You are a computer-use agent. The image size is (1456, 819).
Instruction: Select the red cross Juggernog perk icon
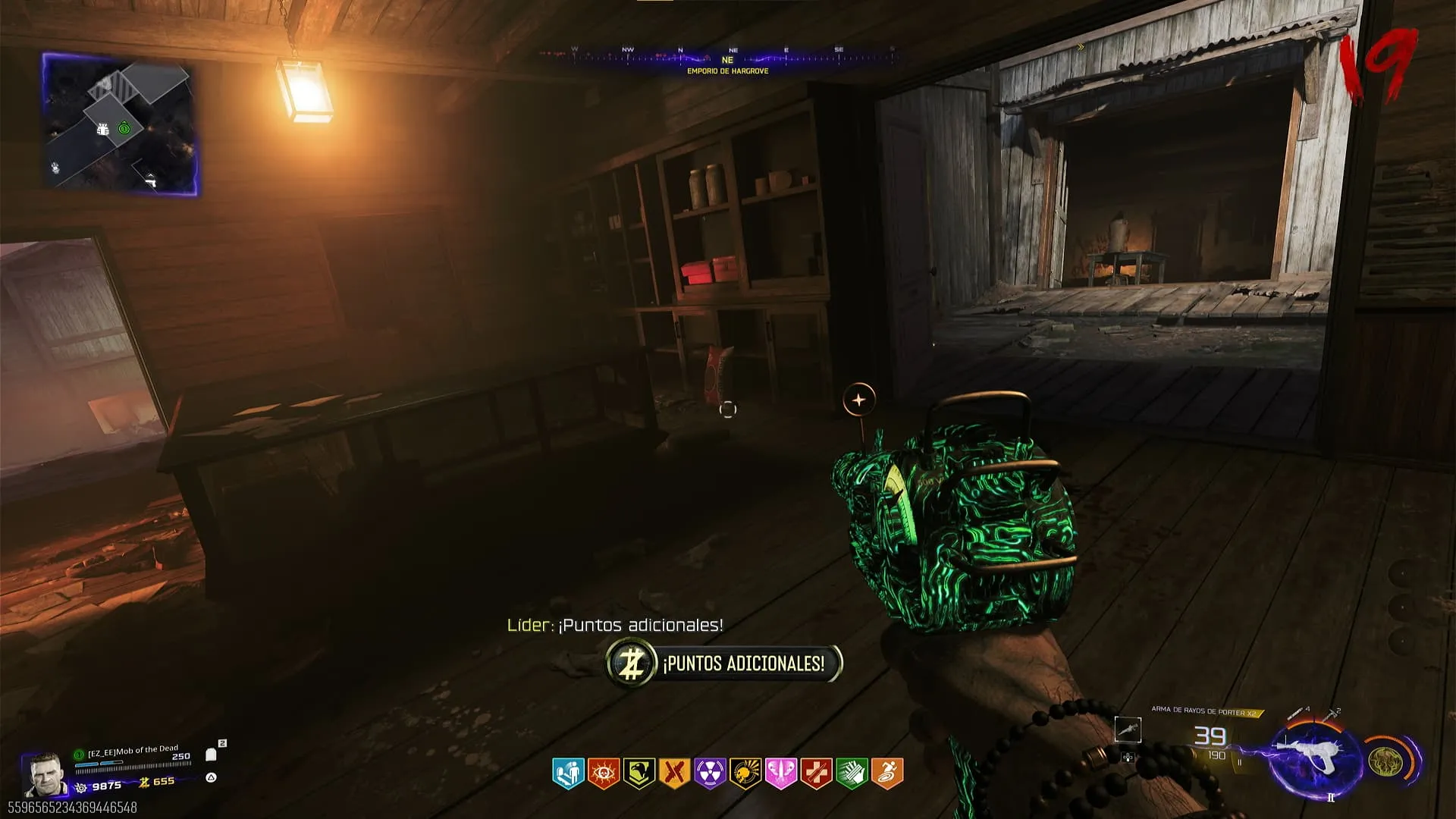tap(817, 773)
